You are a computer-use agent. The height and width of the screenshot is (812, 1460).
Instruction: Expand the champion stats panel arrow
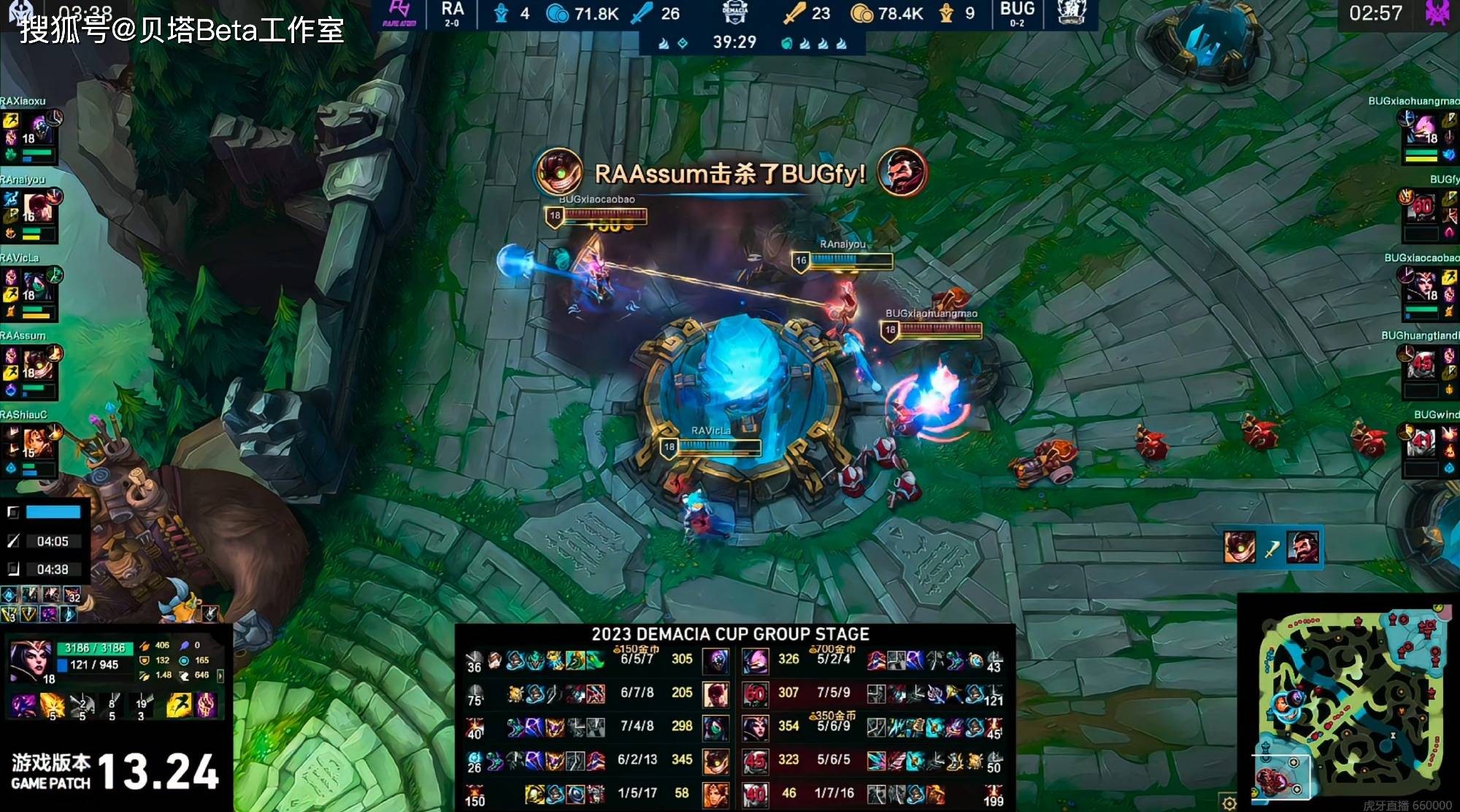pos(220,676)
